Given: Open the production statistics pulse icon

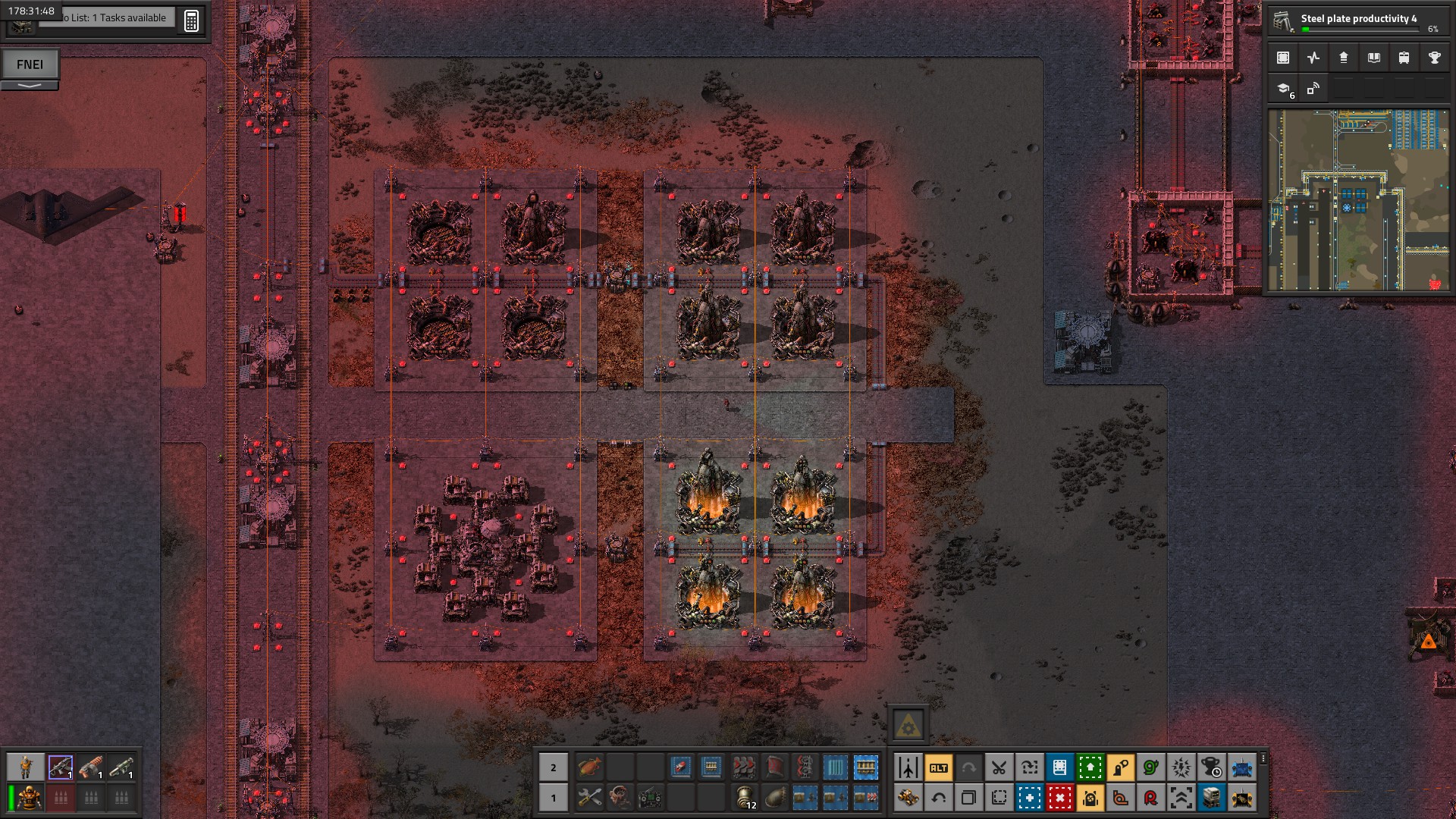Looking at the screenshot, I should (x=1313, y=58).
